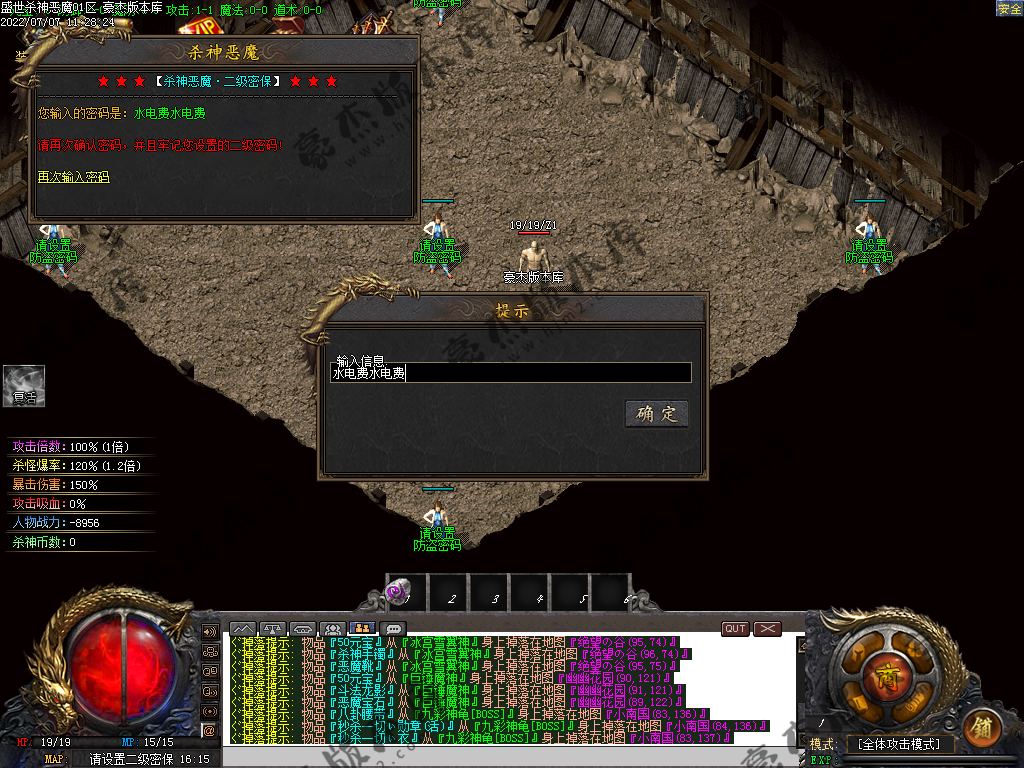1024x768 pixels.
Task: Switch to the balance scales chat tab
Action: point(273,629)
